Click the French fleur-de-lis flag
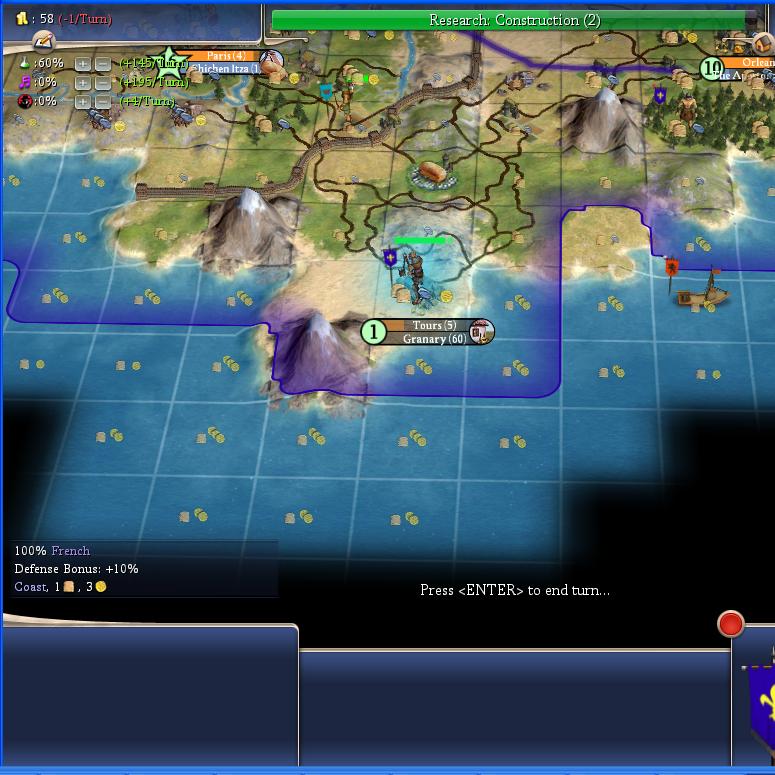Screen dimensions: 775x775 [762, 700]
